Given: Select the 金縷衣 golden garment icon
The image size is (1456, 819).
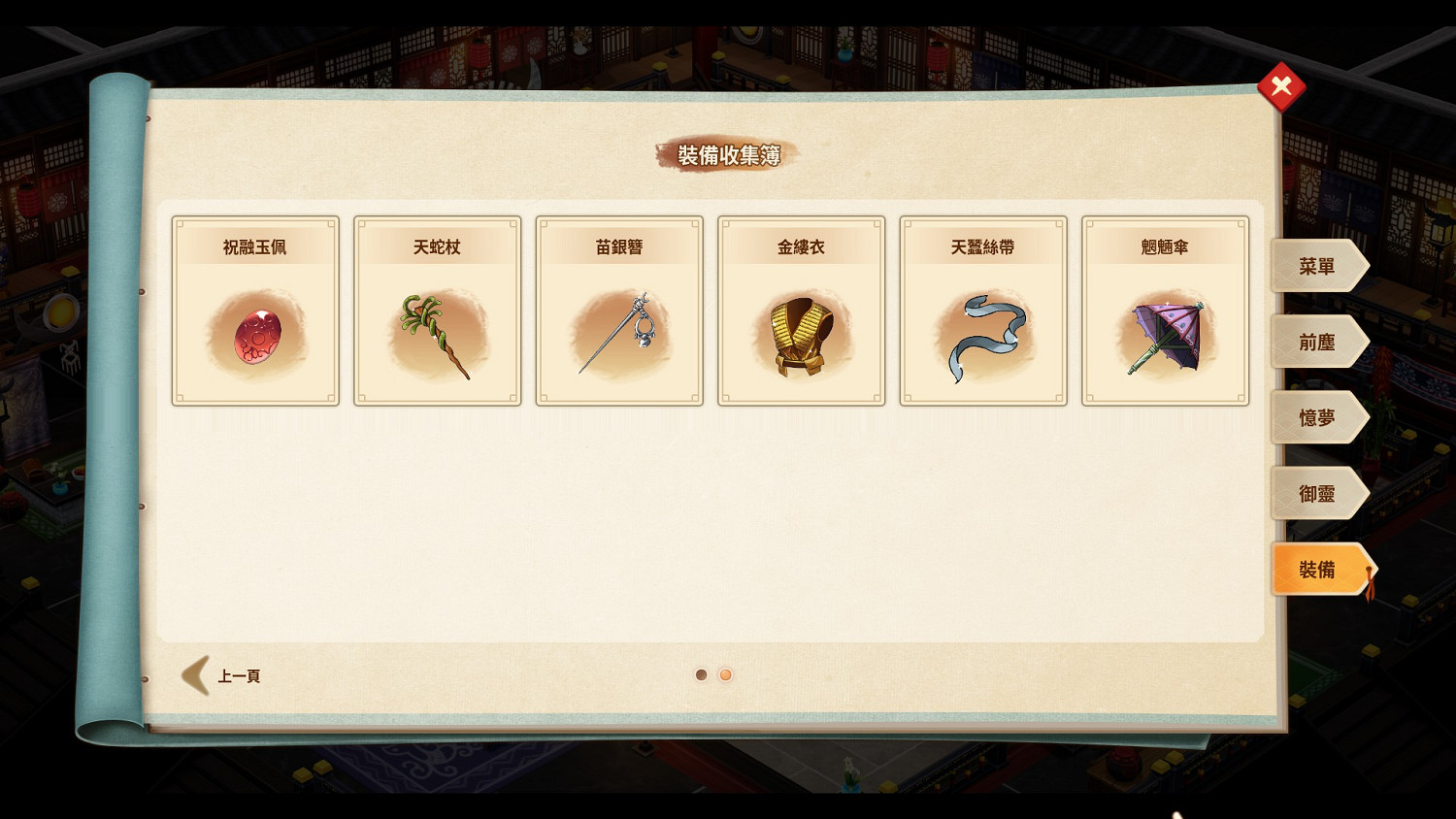Looking at the screenshot, I should [801, 335].
